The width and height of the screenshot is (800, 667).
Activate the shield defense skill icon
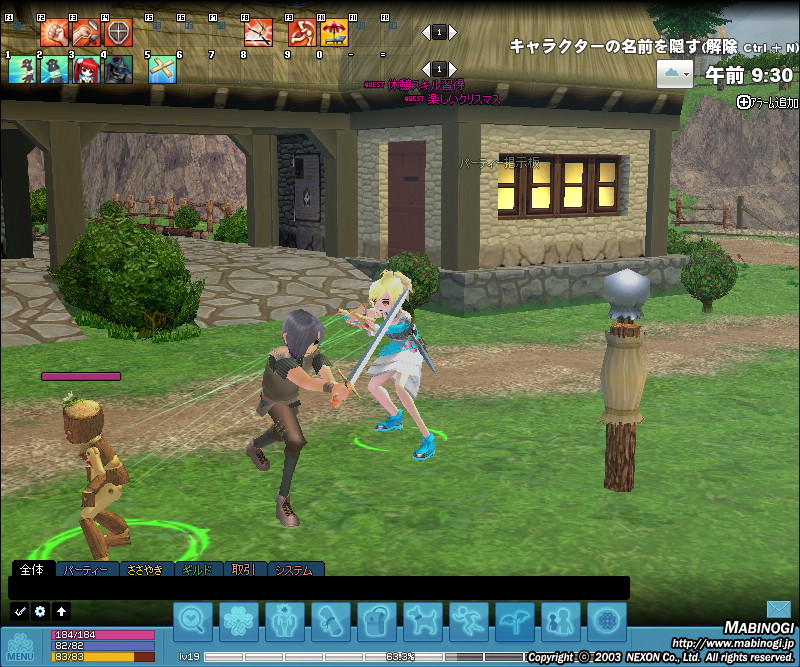[118, 33]
